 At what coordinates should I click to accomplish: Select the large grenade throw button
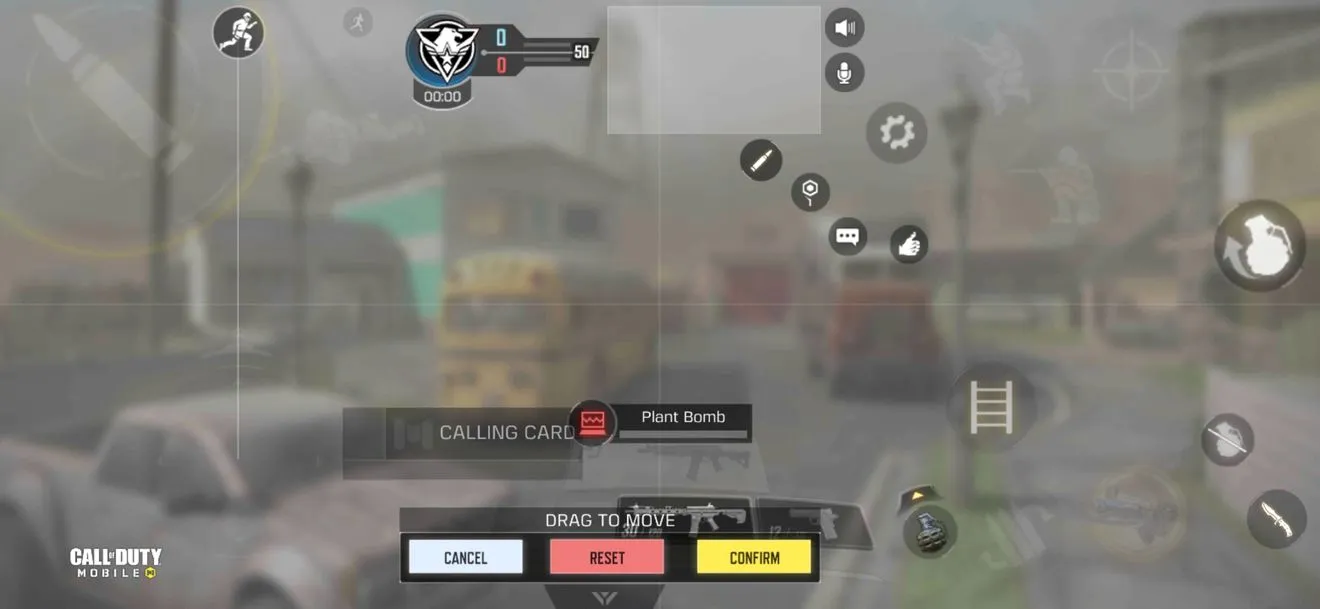pyautogui.click(x=1259, y=245)
